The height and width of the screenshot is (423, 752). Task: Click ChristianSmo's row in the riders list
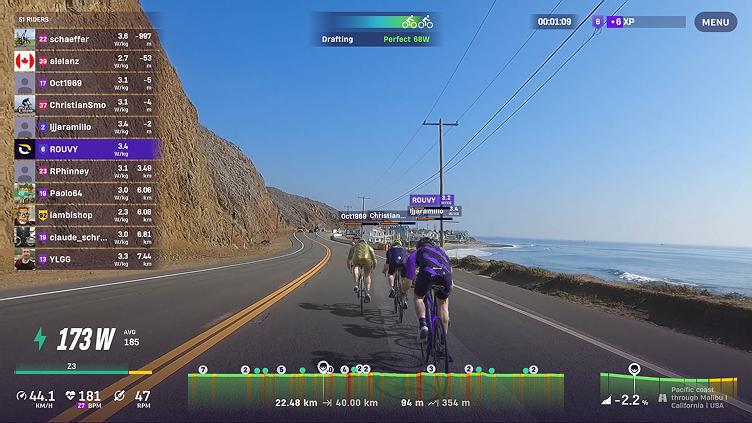coord(86,105)
